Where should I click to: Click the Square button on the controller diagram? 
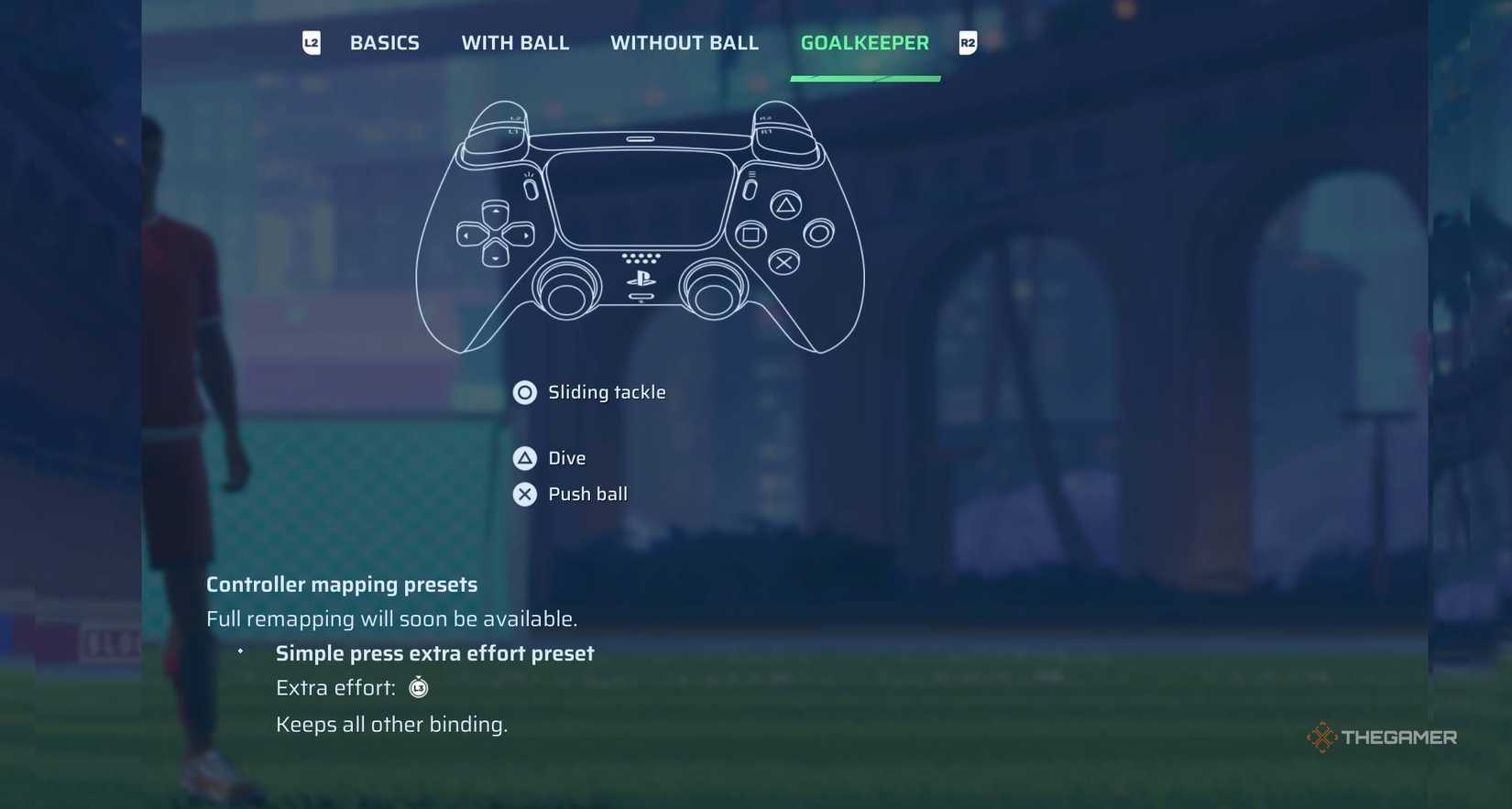751,235
